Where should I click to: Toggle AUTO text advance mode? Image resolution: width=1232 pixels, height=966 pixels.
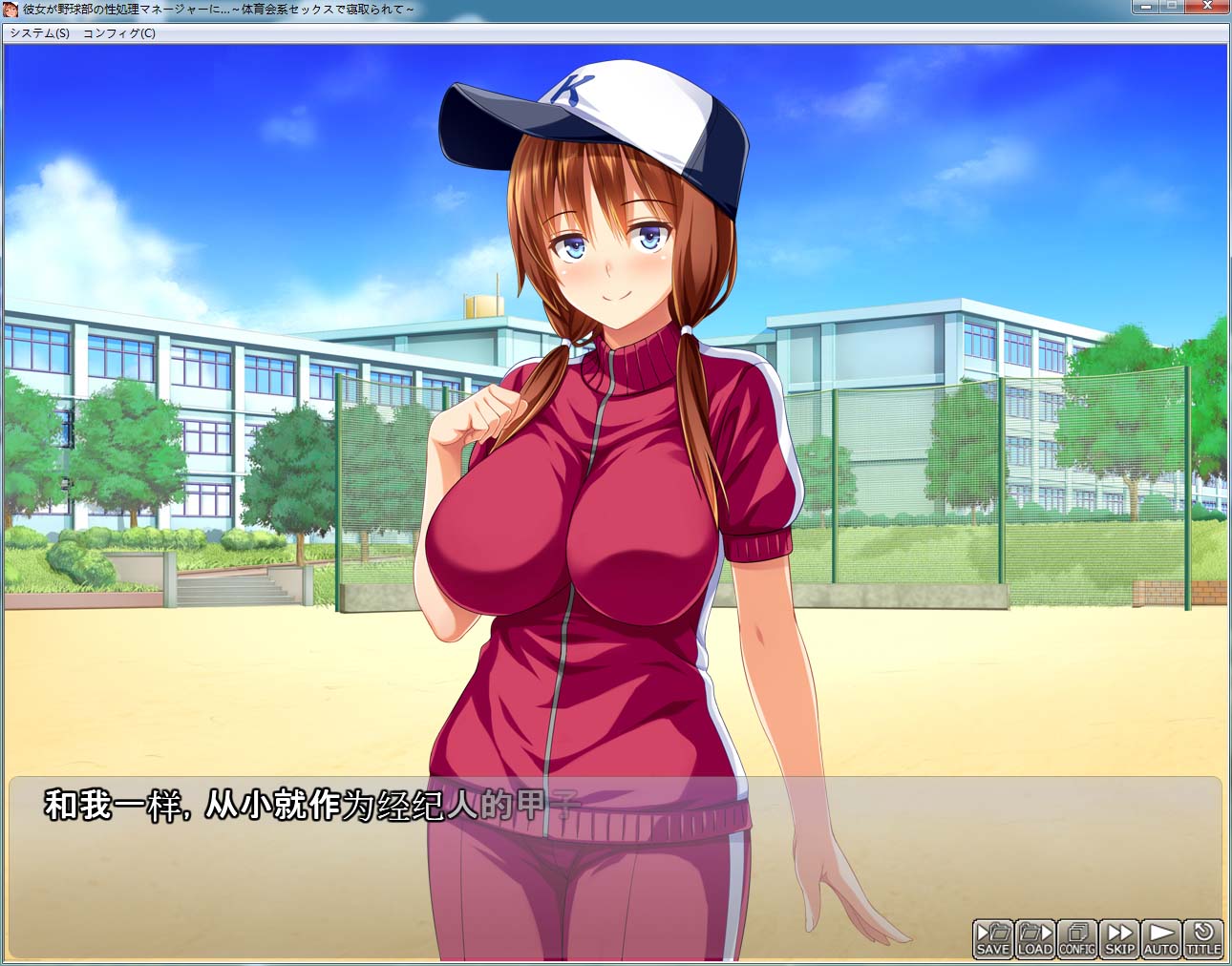(x=1161, y=938)
